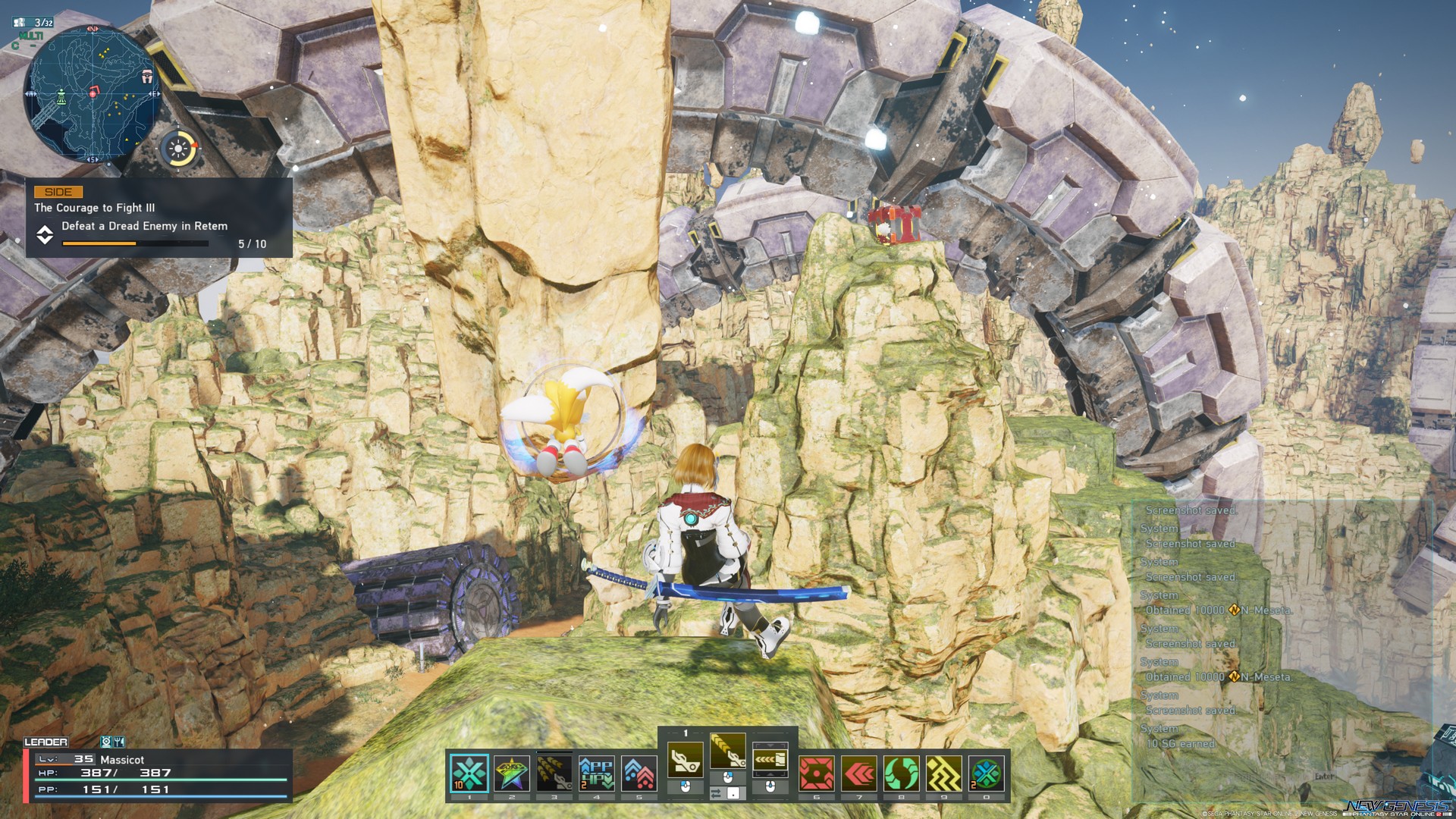Activate the green recycle skill in slot 8

pos(902,772)
